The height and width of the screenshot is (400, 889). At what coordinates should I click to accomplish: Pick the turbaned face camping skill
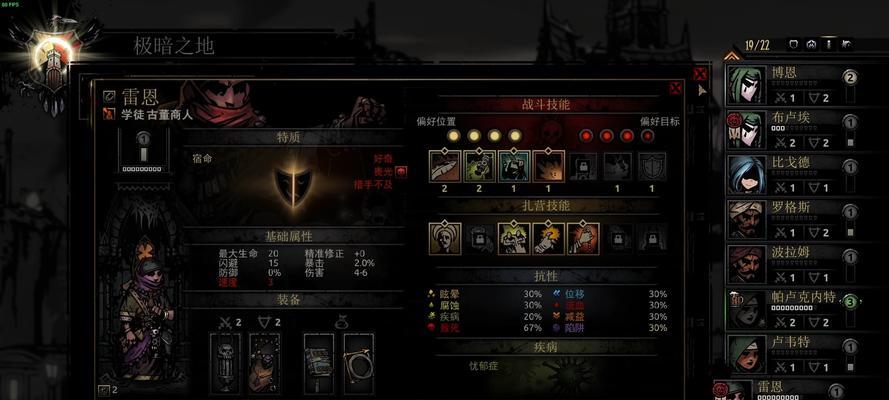(445, 238)
